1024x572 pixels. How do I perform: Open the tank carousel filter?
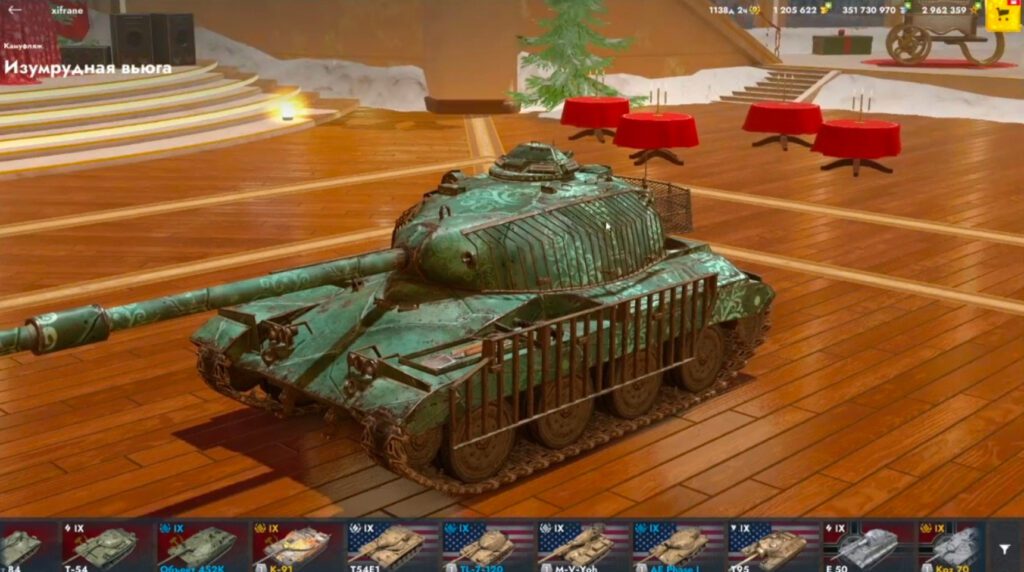(1004, 548)
